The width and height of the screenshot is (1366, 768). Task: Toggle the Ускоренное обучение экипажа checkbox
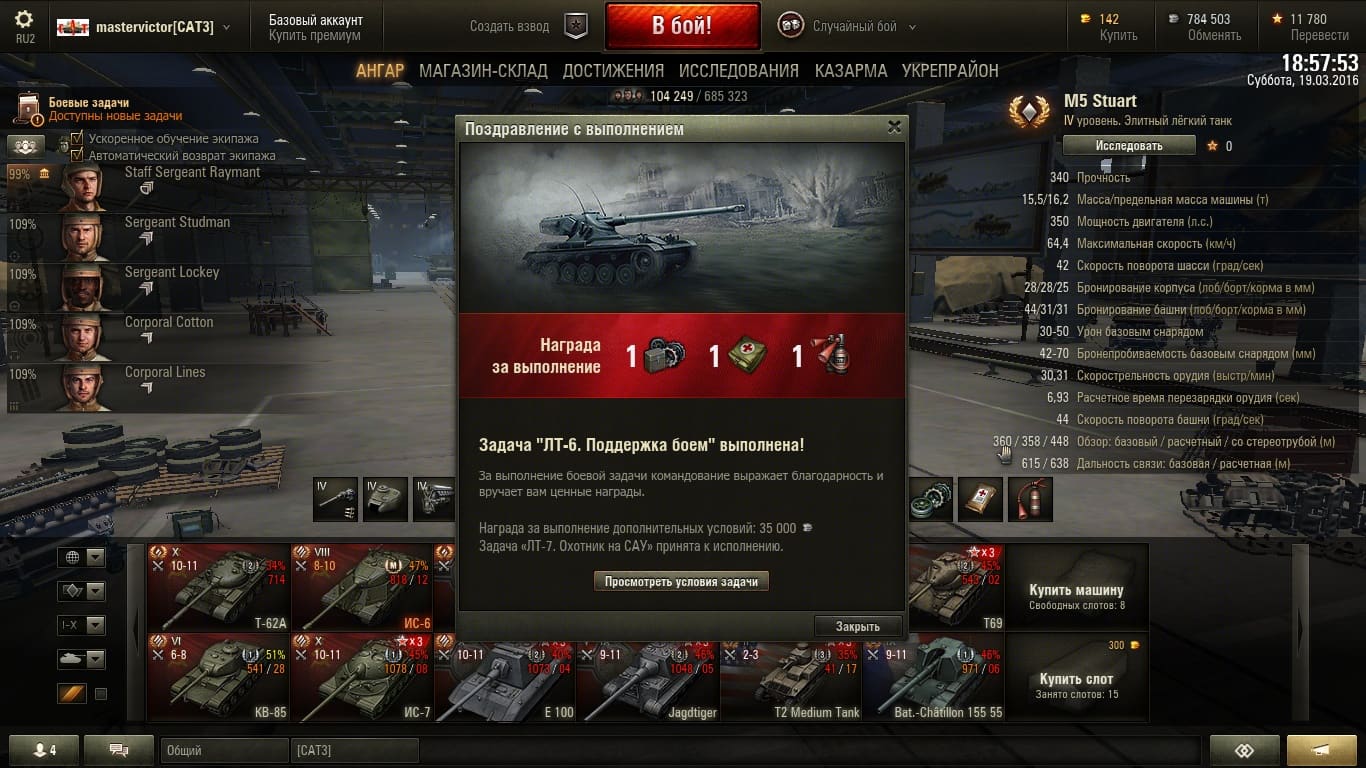[77, 139]
